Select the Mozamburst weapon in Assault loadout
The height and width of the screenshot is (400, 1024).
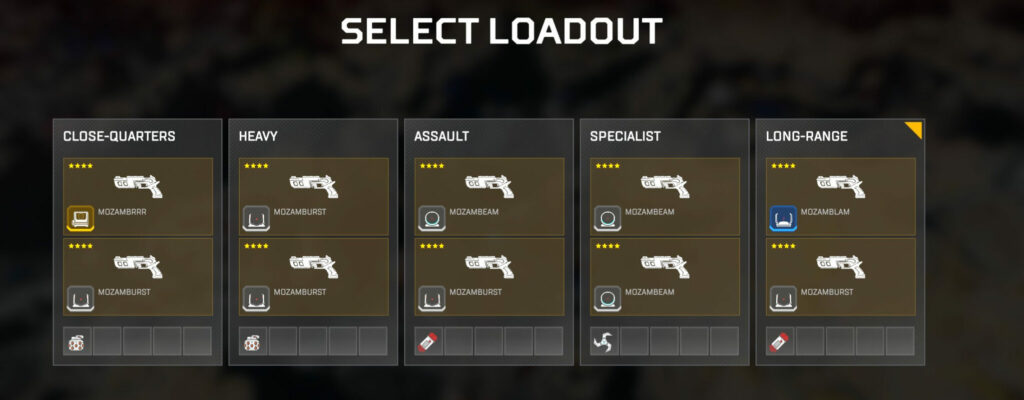point(489,277)
